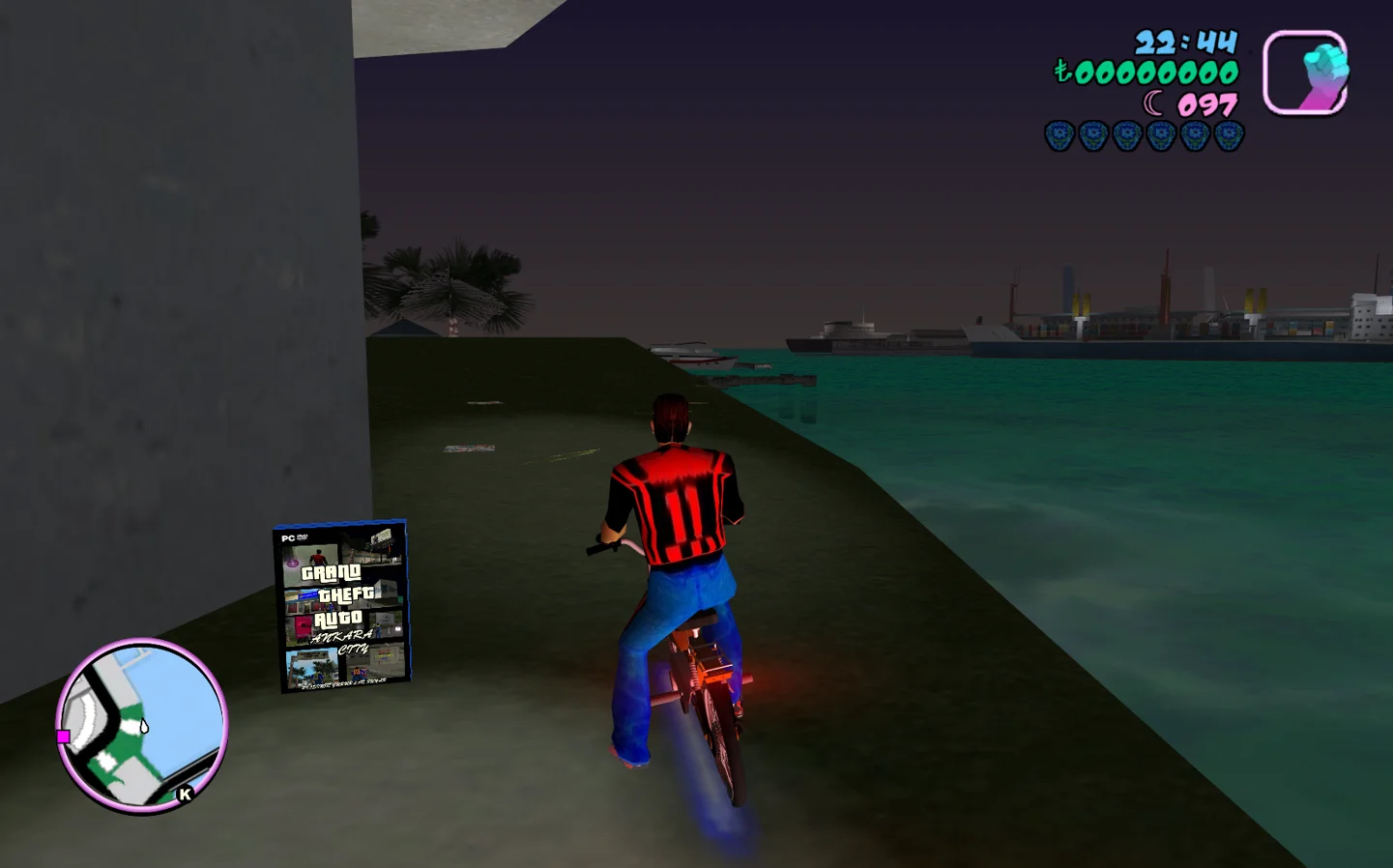This screenshot has width=1393, height=868.
Task: Click the pink waypoint square on the minimap
Action: (x=64, y=737)
